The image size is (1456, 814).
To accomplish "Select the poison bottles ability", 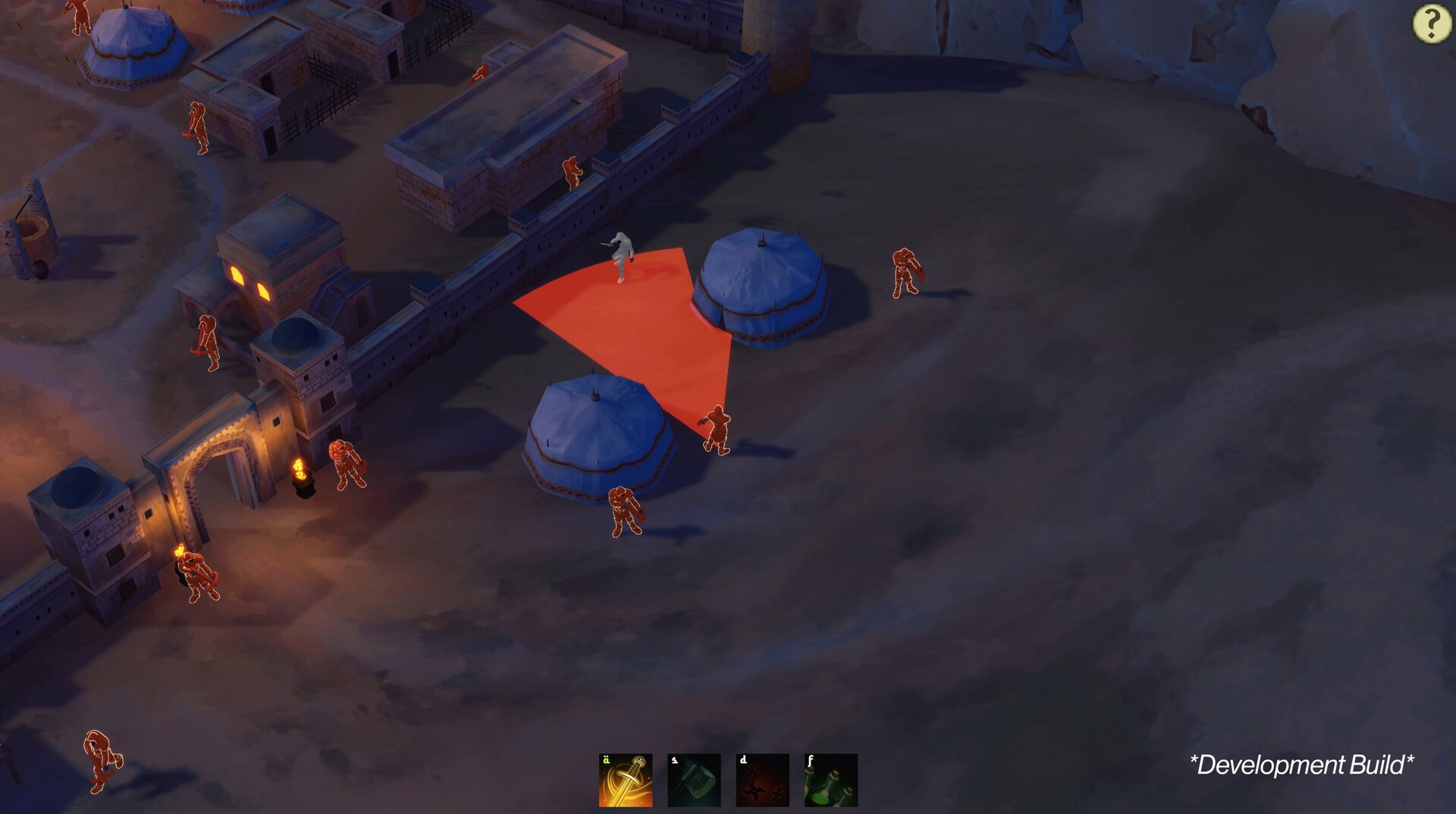I will 830,781.
